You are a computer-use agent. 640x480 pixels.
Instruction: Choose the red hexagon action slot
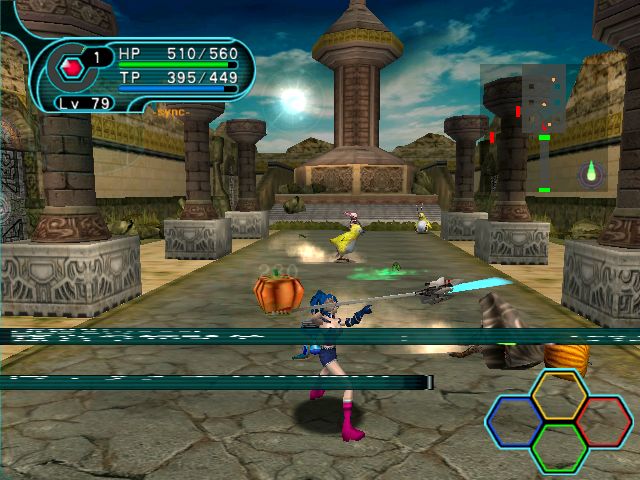(x=604, y=421)
